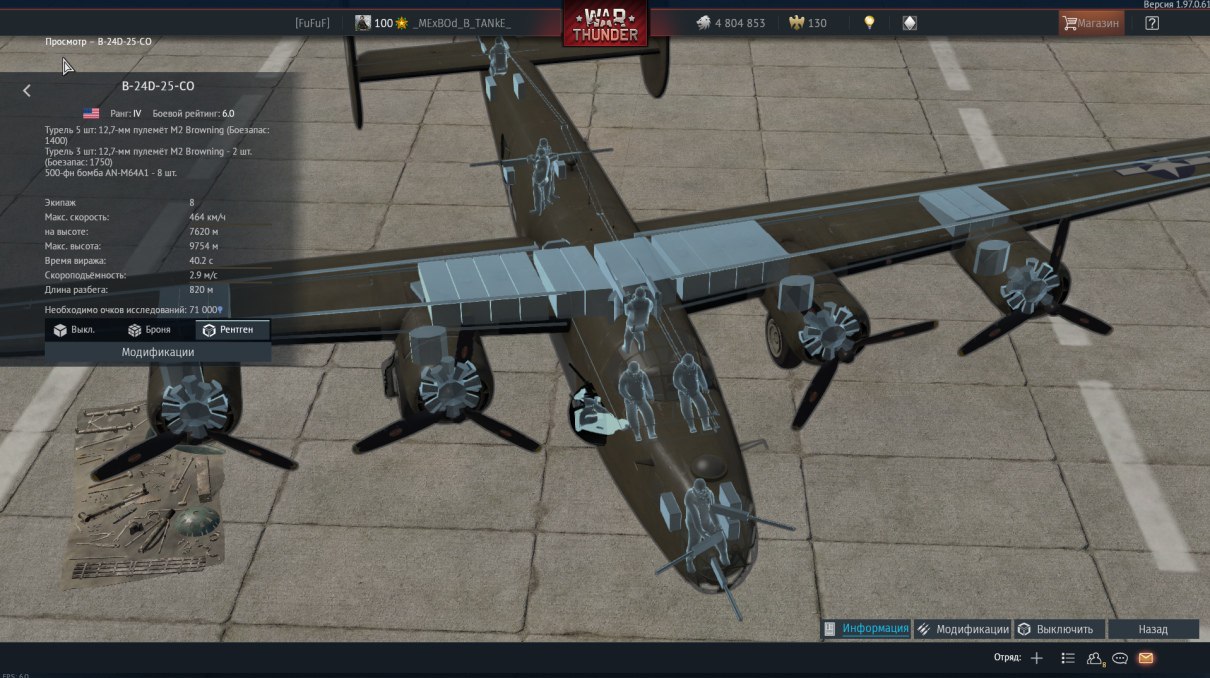
Task: Select the Броня armor view
Action: 149,330
